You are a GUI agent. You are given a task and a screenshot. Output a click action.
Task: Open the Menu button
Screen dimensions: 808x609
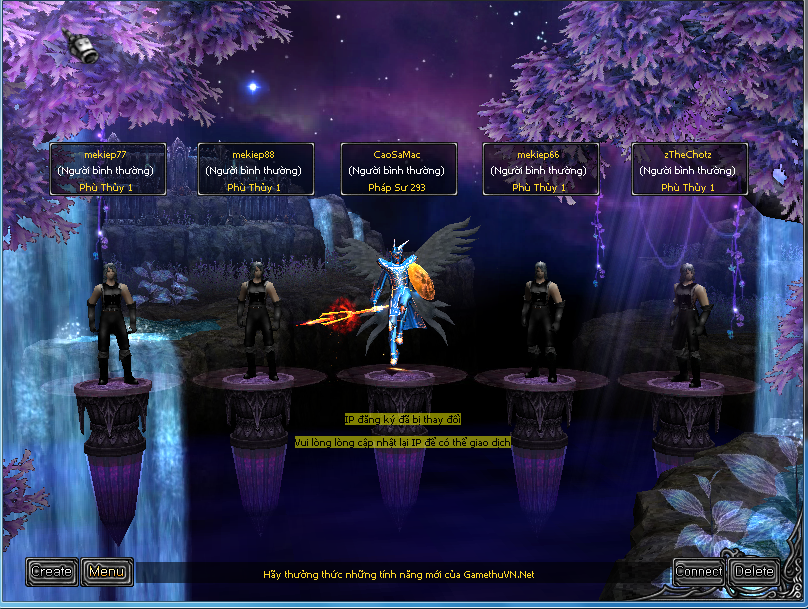point(106,572)
